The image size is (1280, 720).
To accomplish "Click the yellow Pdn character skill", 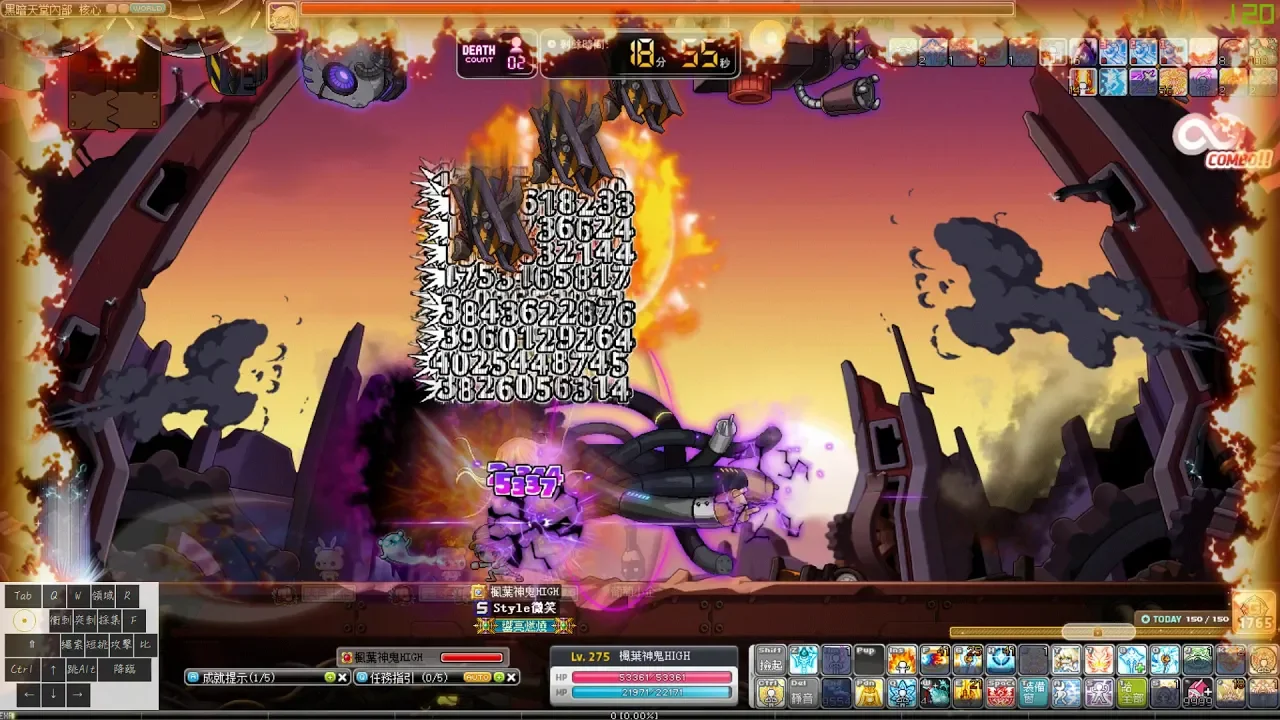I will pos(869,692).
